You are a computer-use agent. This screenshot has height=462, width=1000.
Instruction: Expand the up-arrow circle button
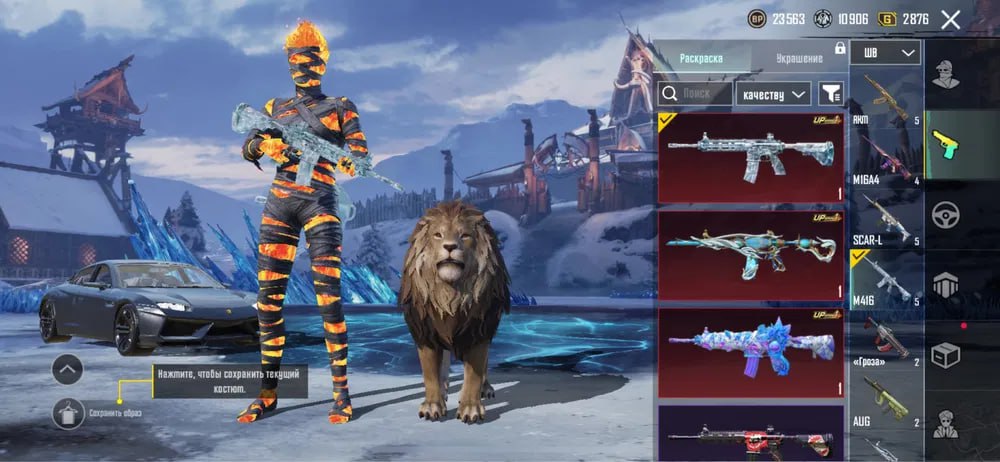tap(67, 370)
